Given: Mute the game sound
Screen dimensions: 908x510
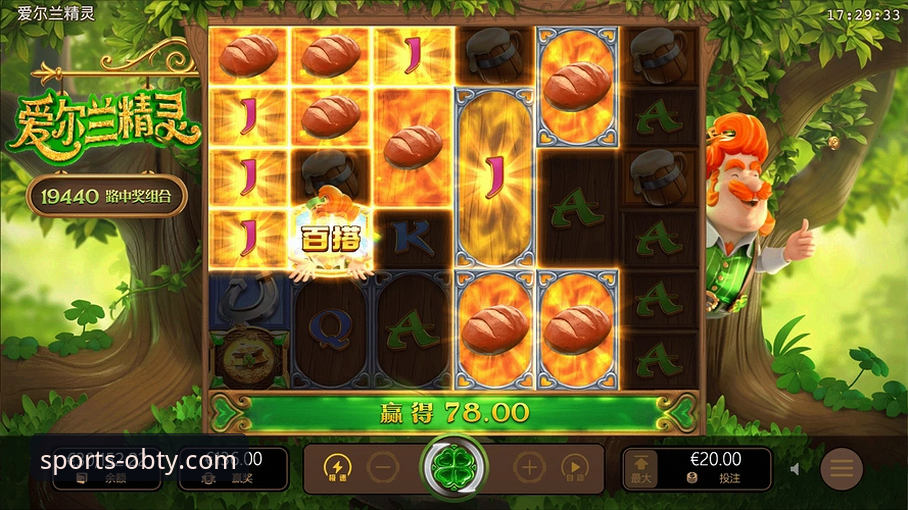Looking at the screenshot, I should [796, 468].
